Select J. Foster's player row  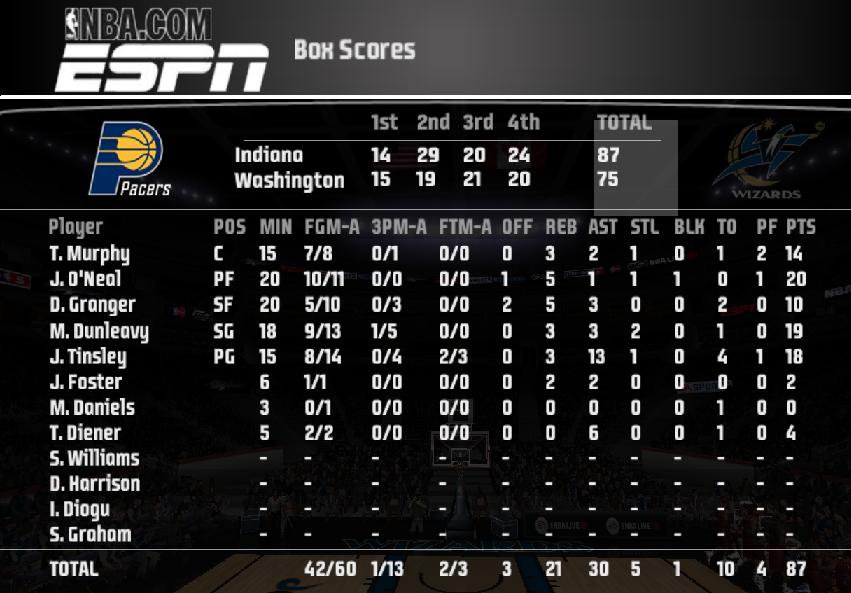tap(86, 382)
